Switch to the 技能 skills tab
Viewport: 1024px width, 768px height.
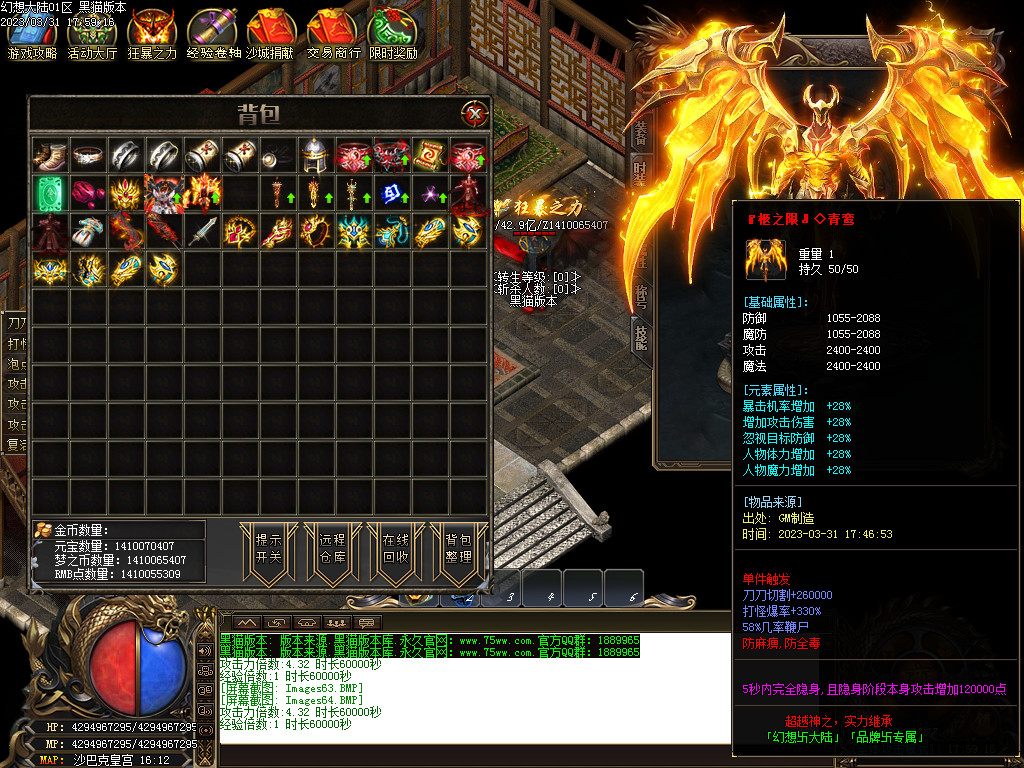coord(640,335)
